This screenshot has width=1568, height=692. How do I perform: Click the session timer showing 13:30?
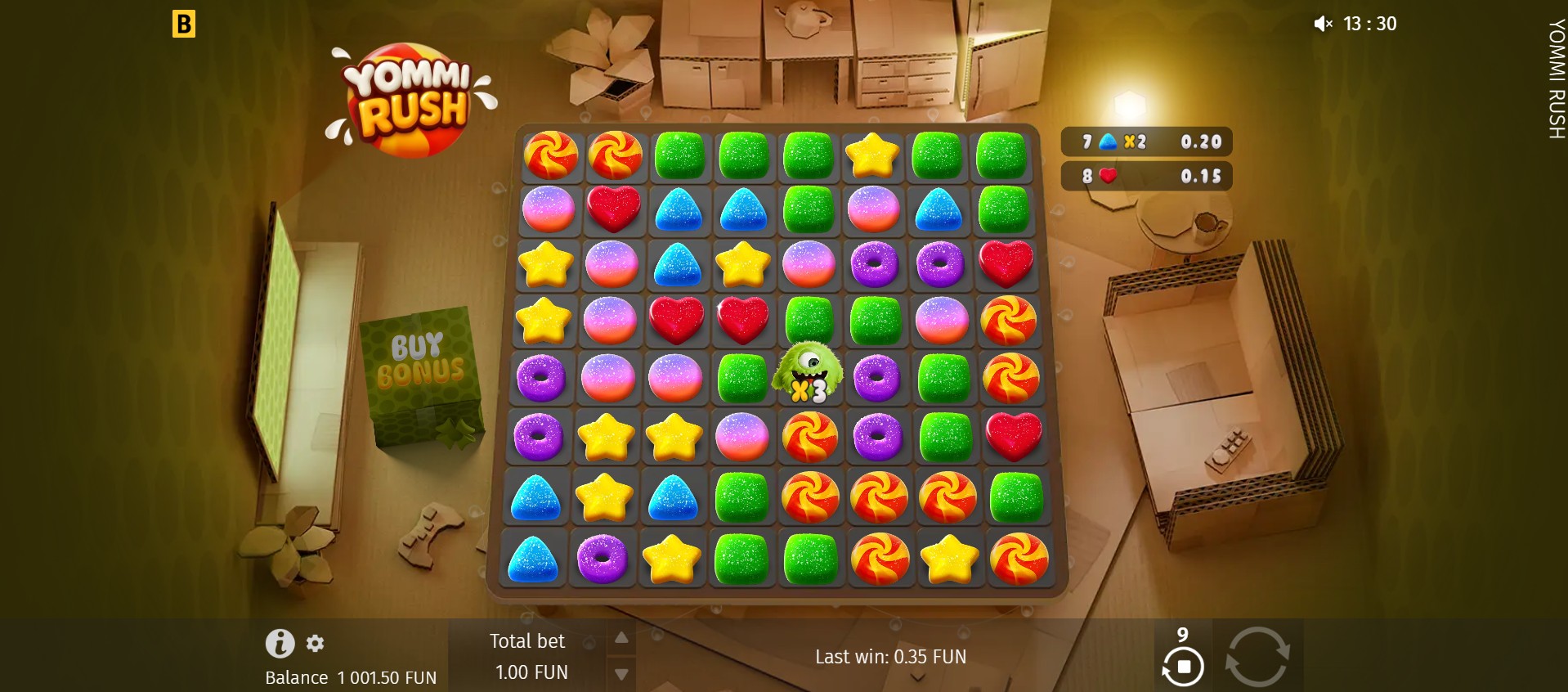tap(1370, 23)
